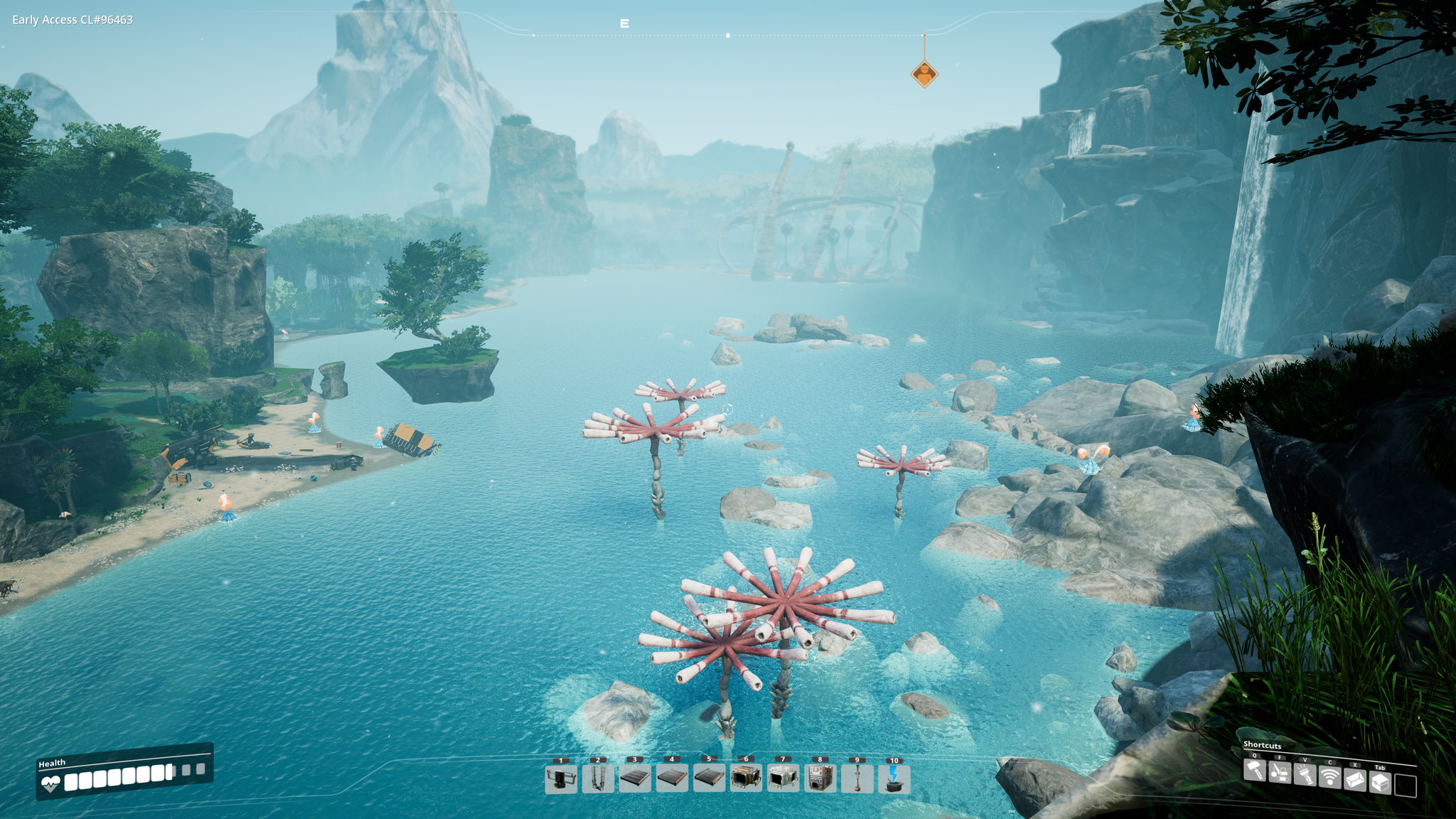1456x819 pixels.
Task: Choose the conveyor lift hotbar slot
Action: point(598,778)
